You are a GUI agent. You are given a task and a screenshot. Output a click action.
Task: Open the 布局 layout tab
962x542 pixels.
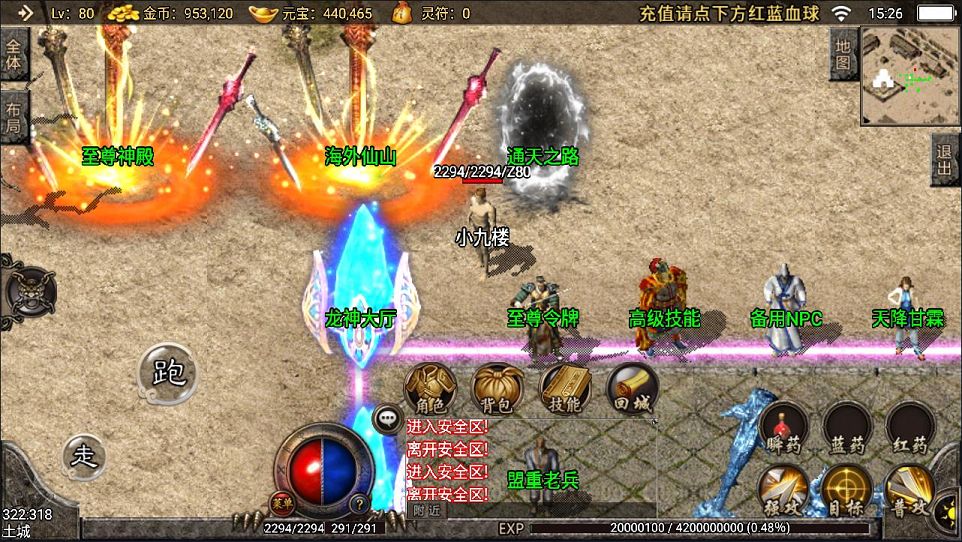pyautogui.click(x=14, y=117)
